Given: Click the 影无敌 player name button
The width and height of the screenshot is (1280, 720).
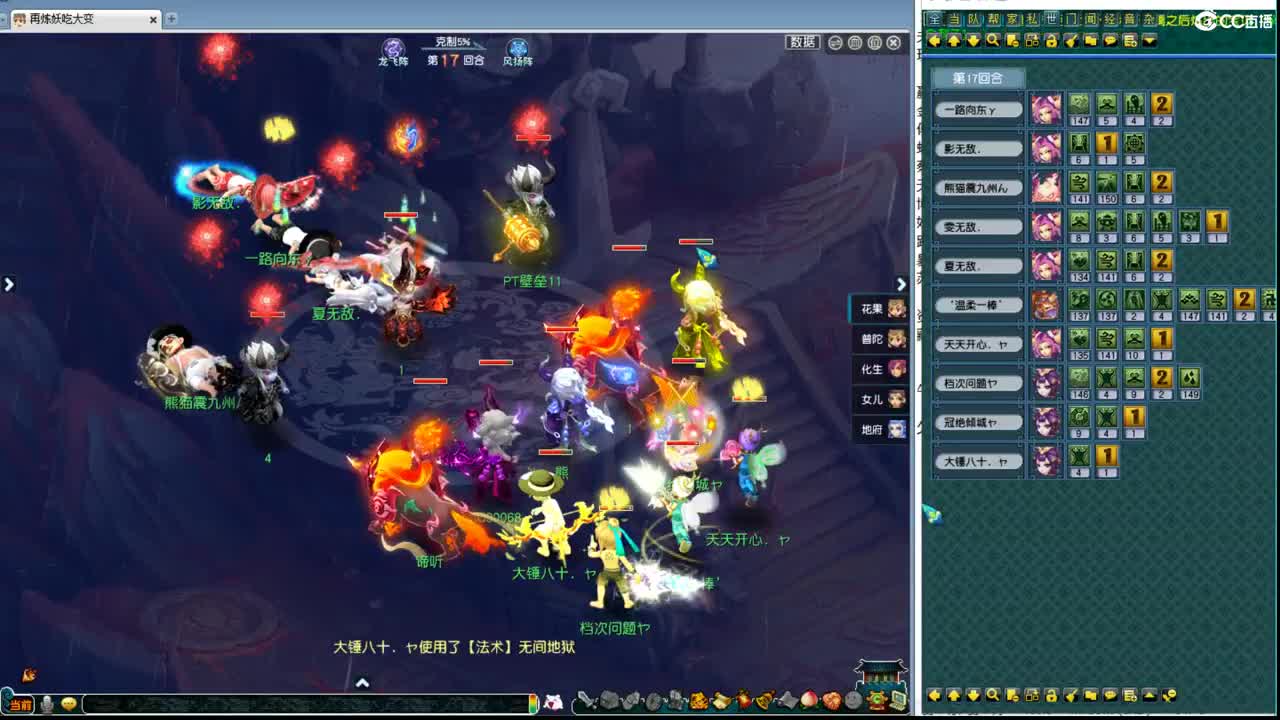Looking at the screenshot, I should coord(977,147).
